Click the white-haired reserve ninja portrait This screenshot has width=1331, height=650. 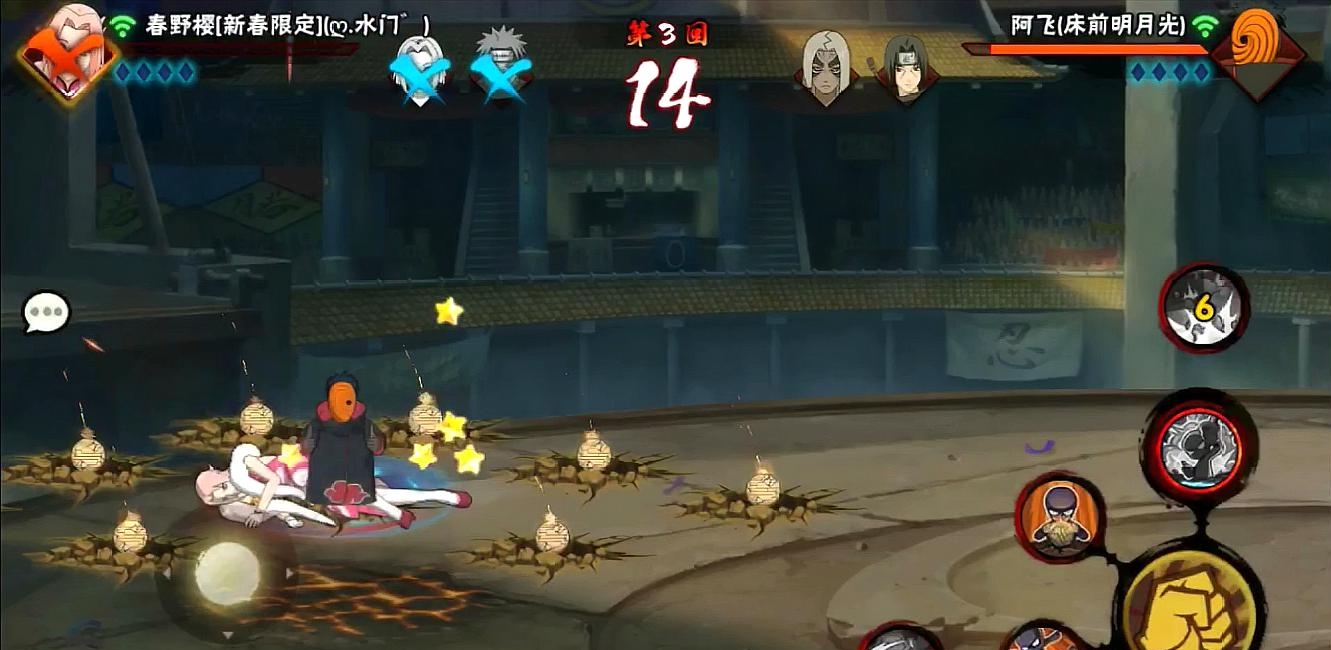(823, 68)
